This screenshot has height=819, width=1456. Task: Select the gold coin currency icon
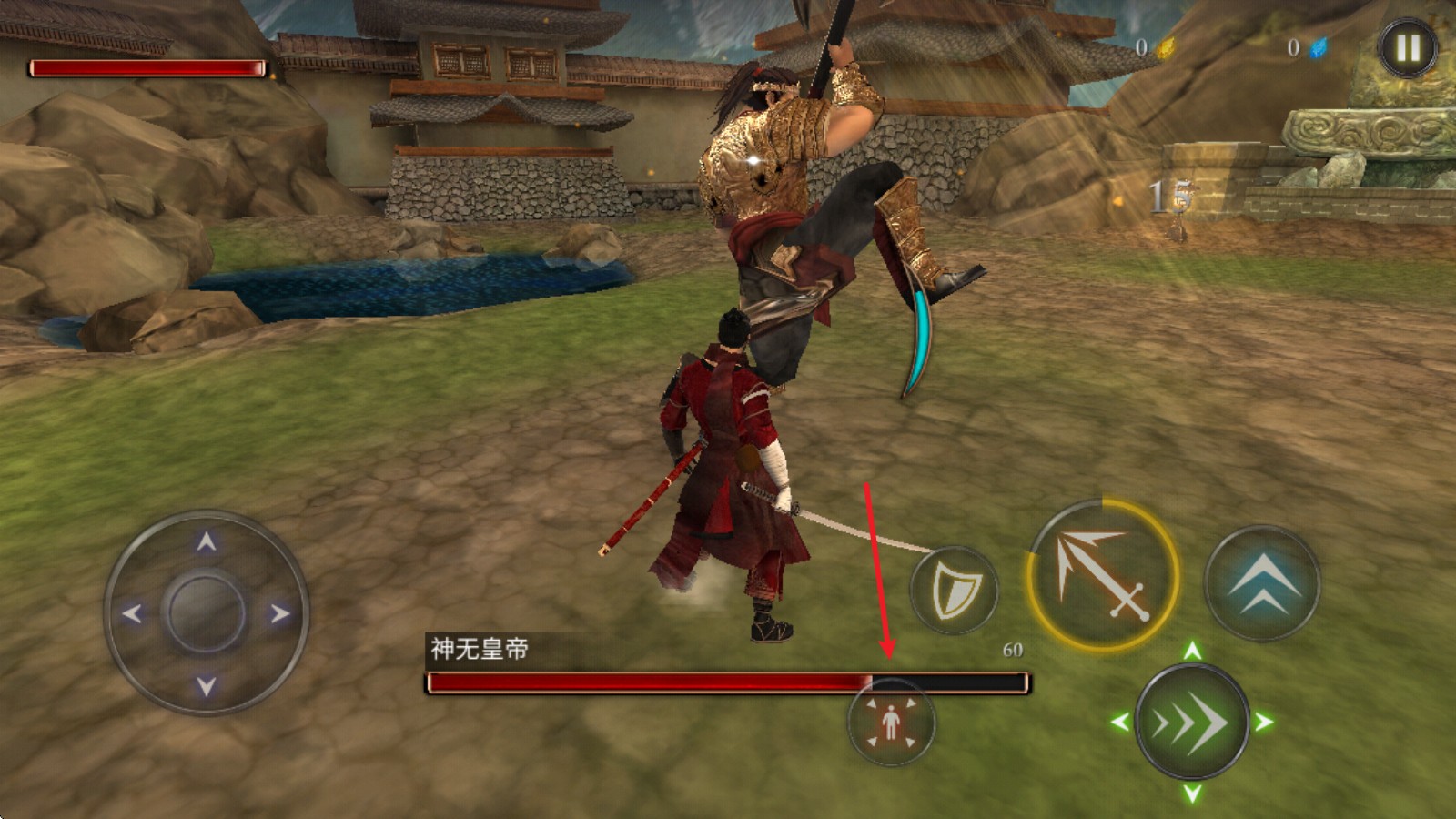coord(1166,50)
